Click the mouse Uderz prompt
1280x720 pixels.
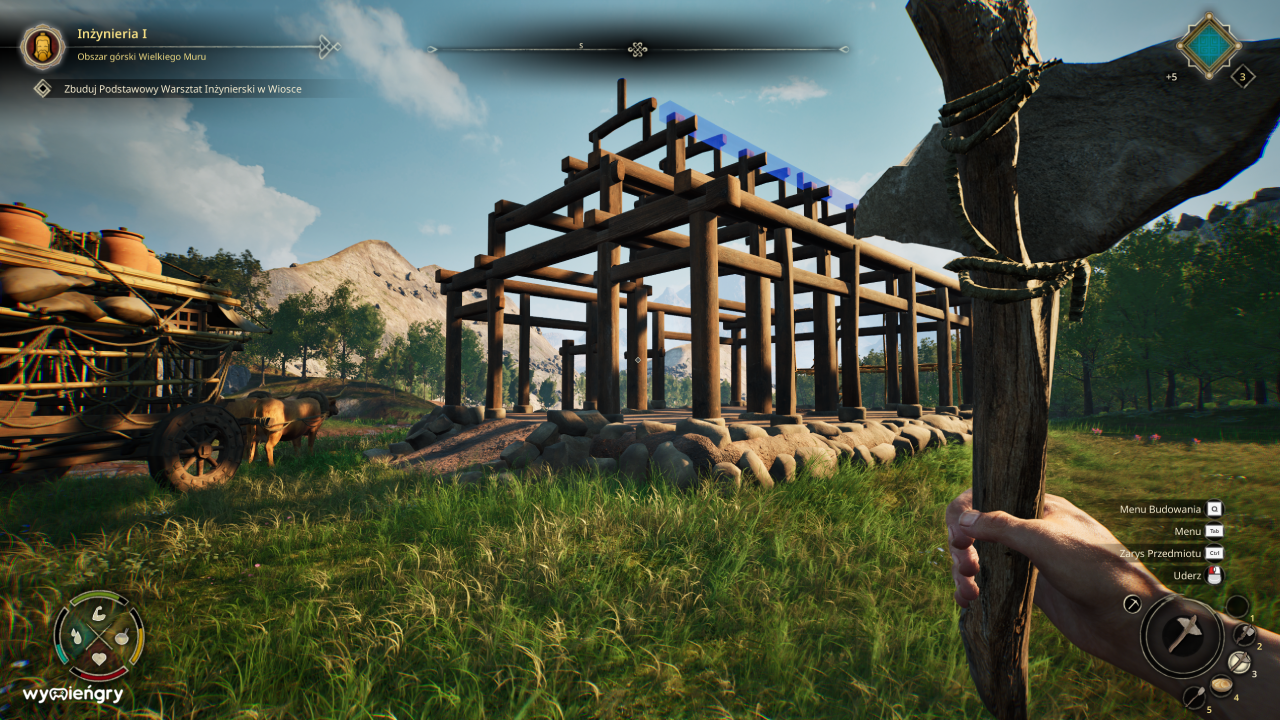coord(1213,575)
